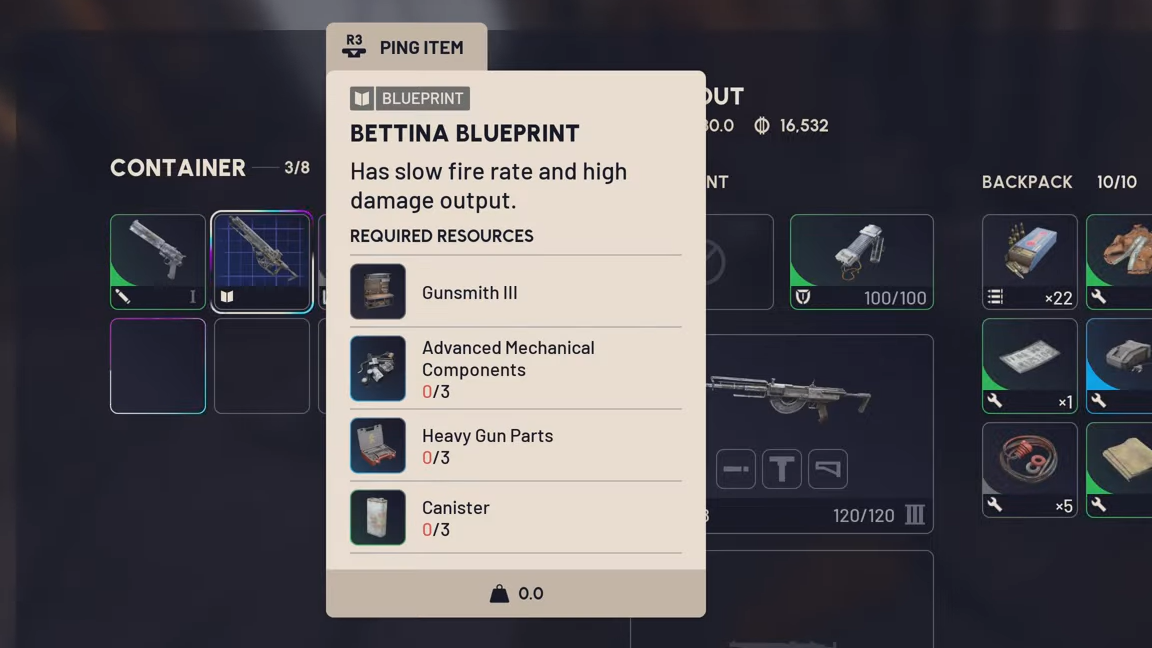Viewport: 1152px width, 648px height.
Task: Choose the gray device in the backpack
Action: 1122,365
